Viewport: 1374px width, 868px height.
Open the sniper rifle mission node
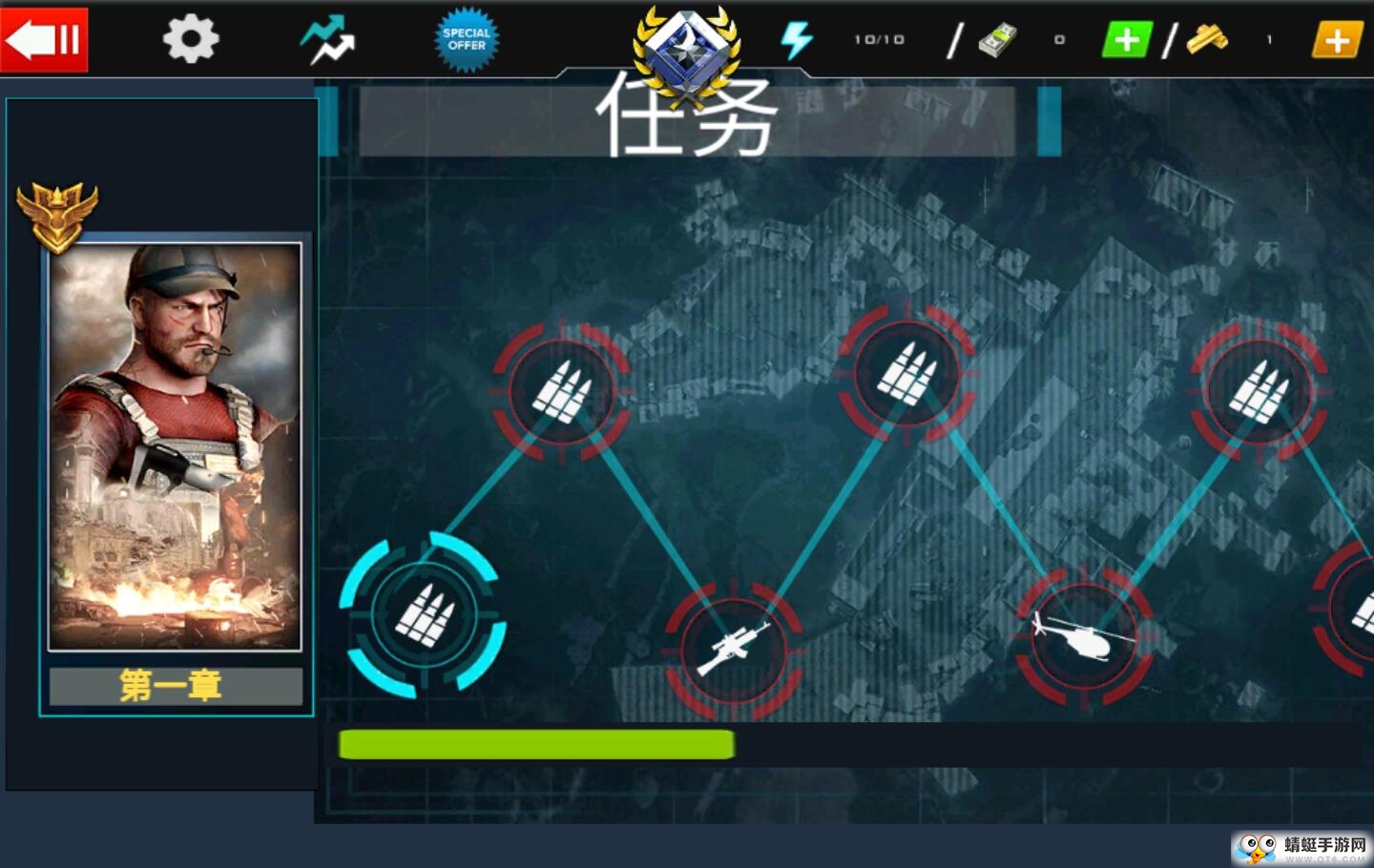point(735,651)
